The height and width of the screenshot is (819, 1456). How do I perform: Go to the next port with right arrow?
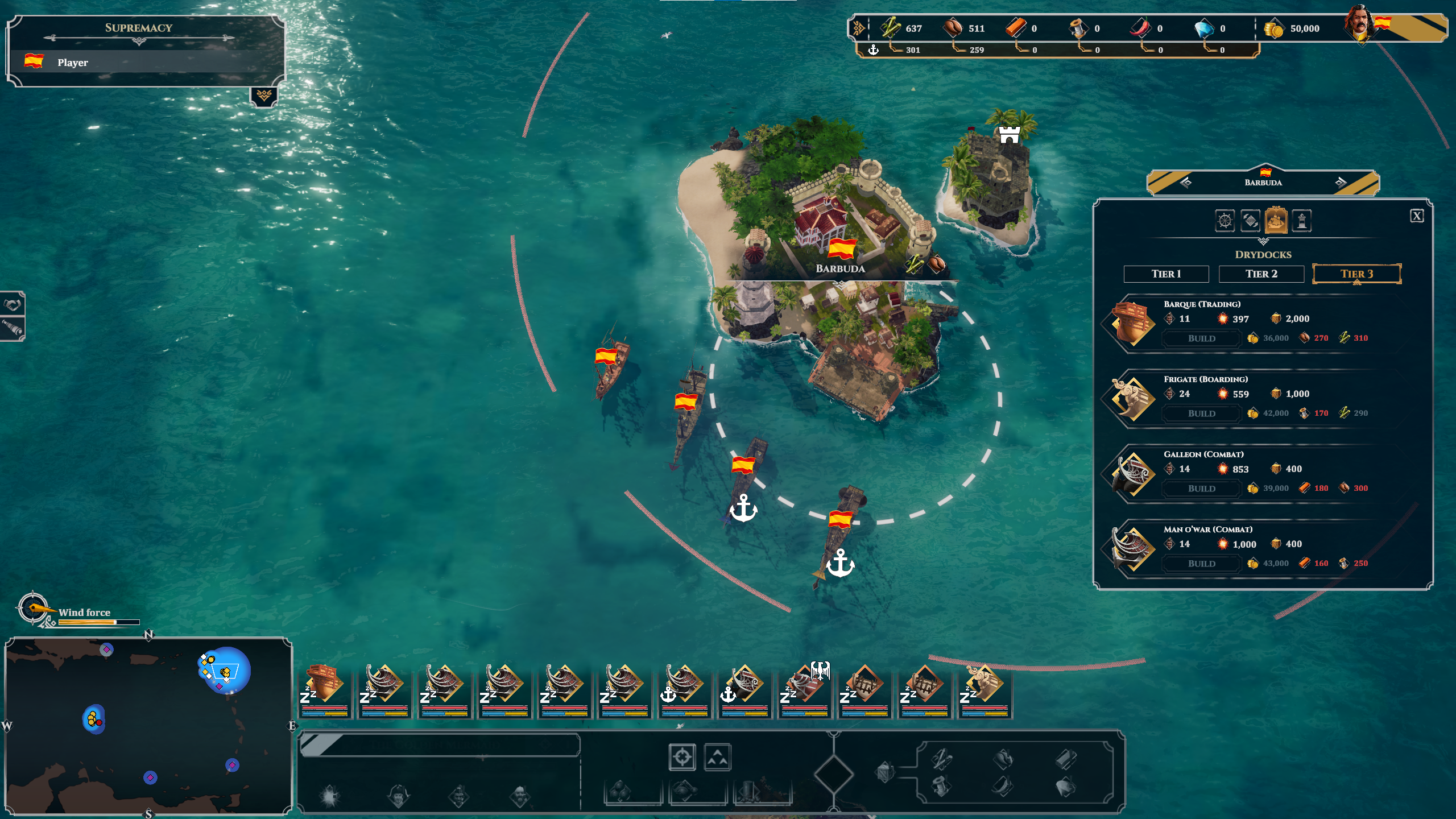coord(1341,183)
